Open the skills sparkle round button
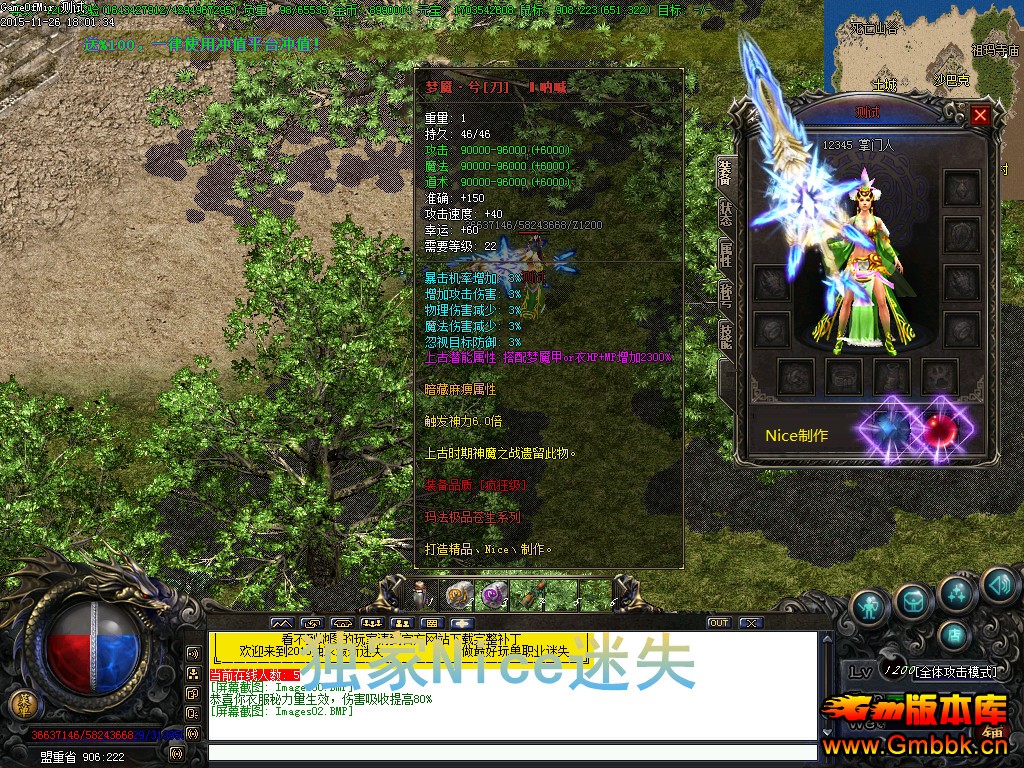This screenshot has width=1024, height=768. (957, 593)
